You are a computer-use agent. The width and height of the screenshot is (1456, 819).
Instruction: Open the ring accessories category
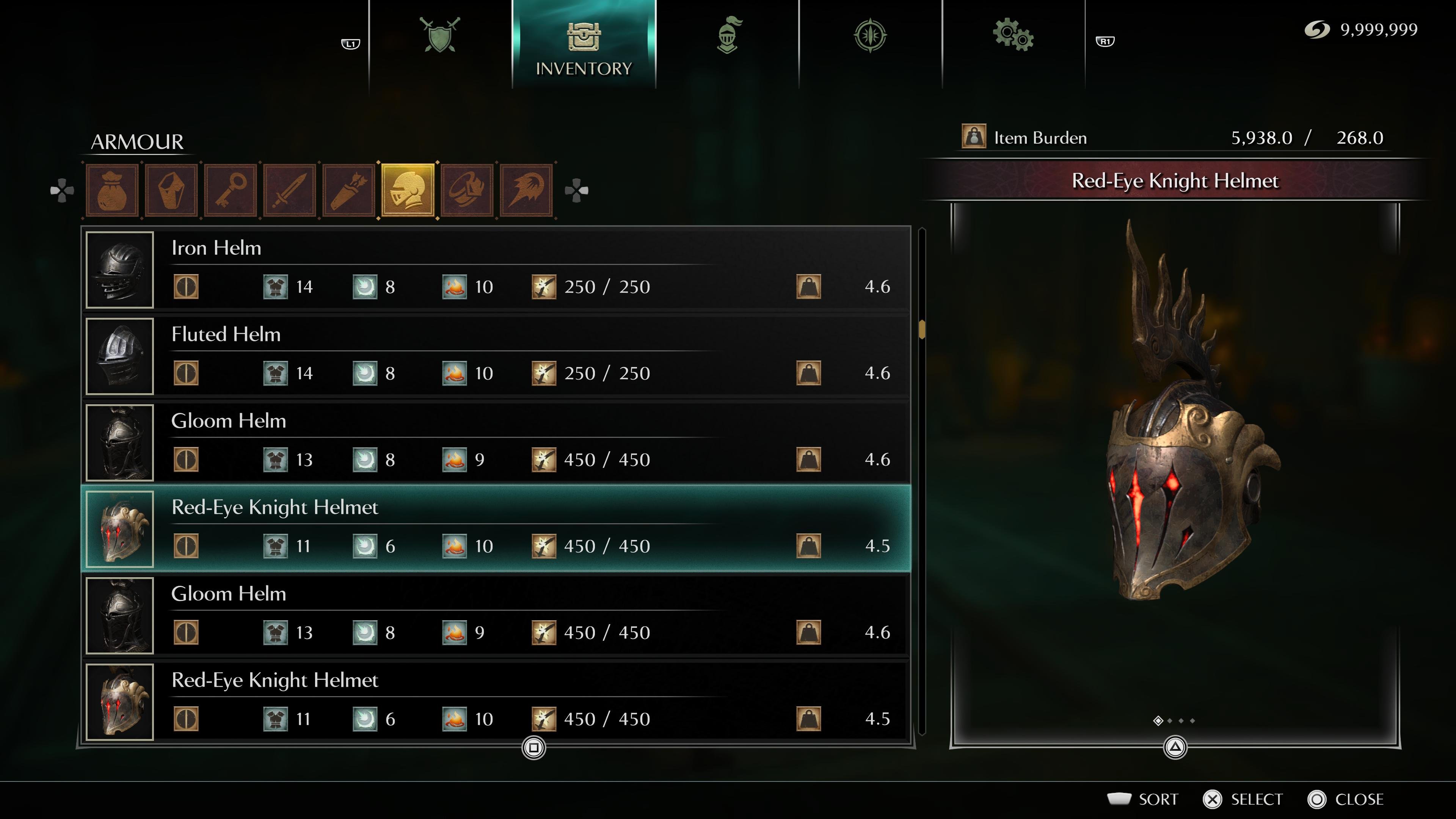468,190
